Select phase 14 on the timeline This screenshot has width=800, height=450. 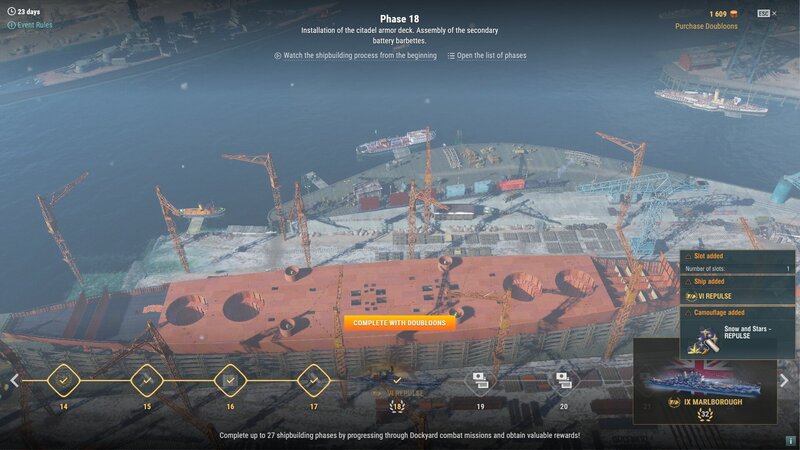(63, 381)
